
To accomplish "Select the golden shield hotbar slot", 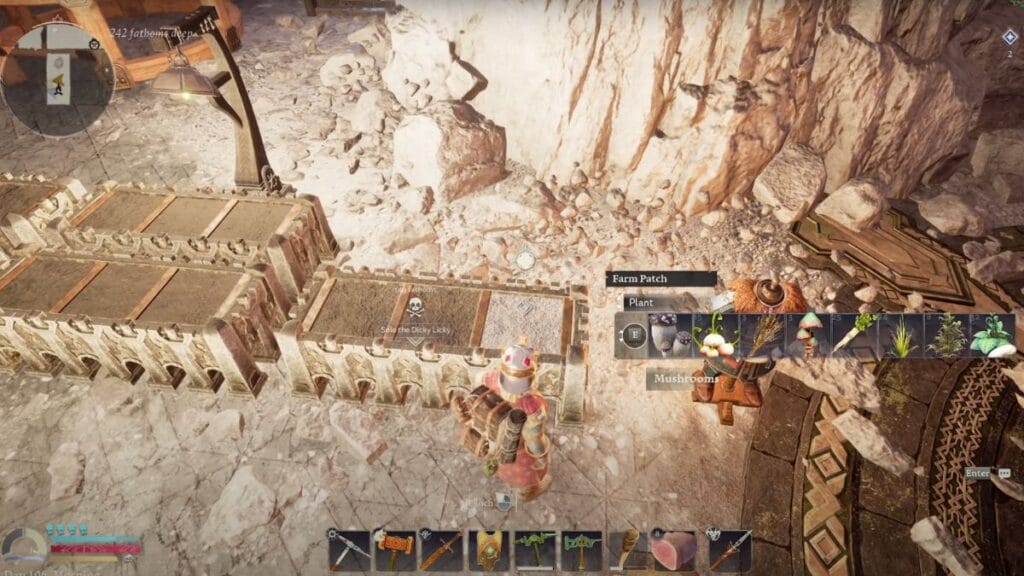I will pos(490,551).
